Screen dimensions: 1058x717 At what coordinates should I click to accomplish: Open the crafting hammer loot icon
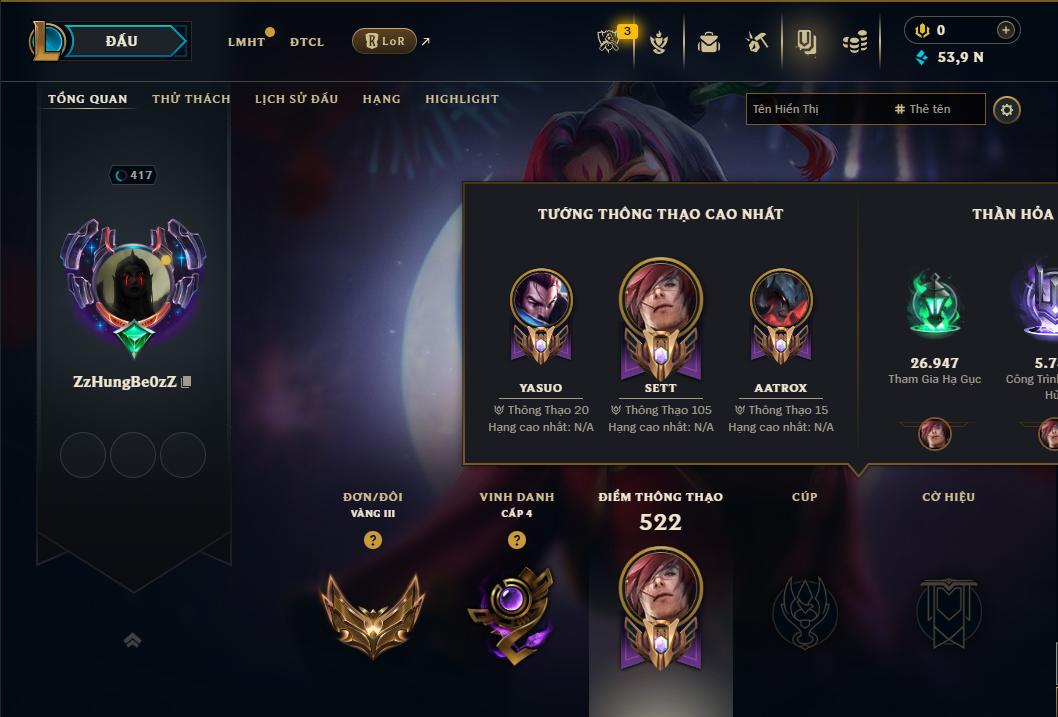click(x=757, y=42)
